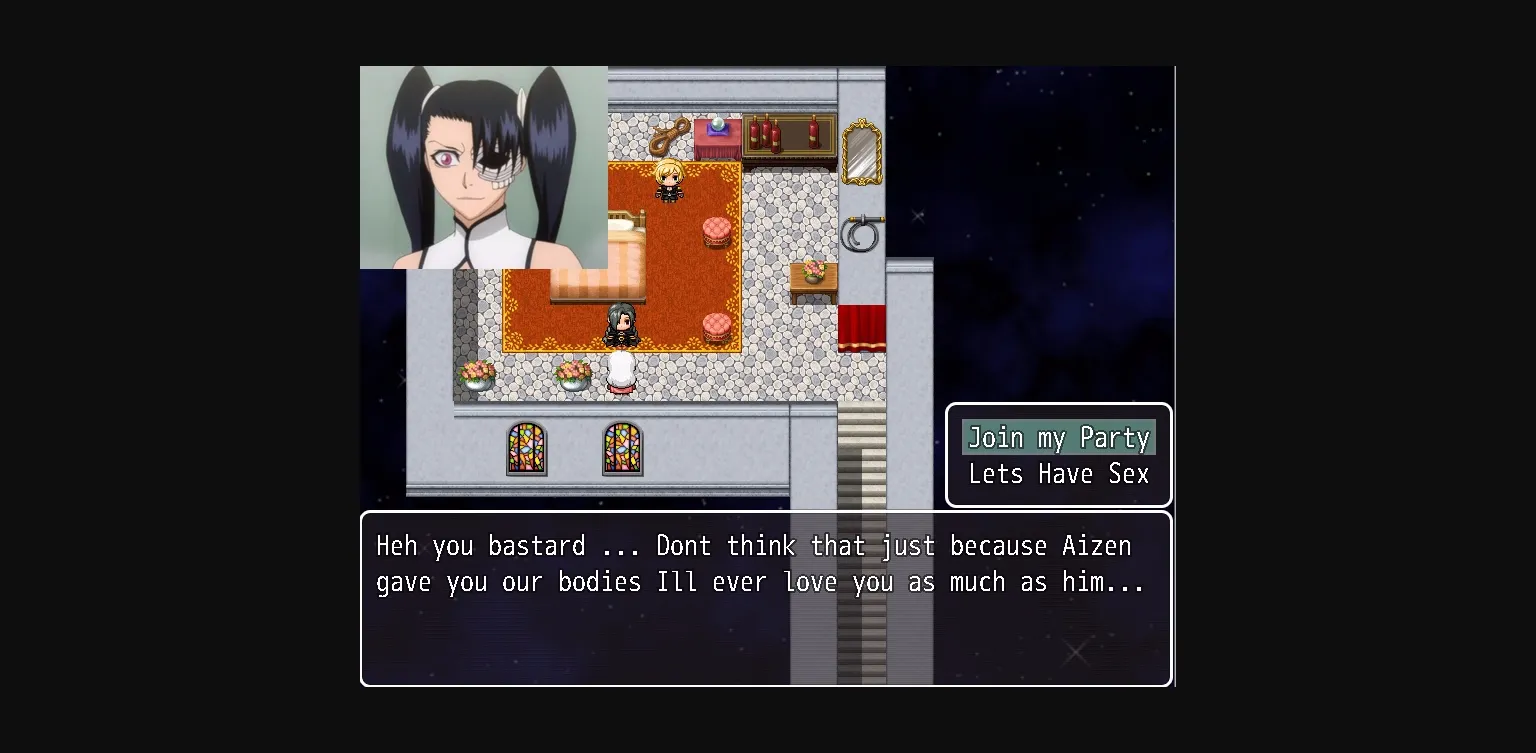1536x753 pixels.
Task: Choose the Lets Have Sex option
Action: point(1057,474)
